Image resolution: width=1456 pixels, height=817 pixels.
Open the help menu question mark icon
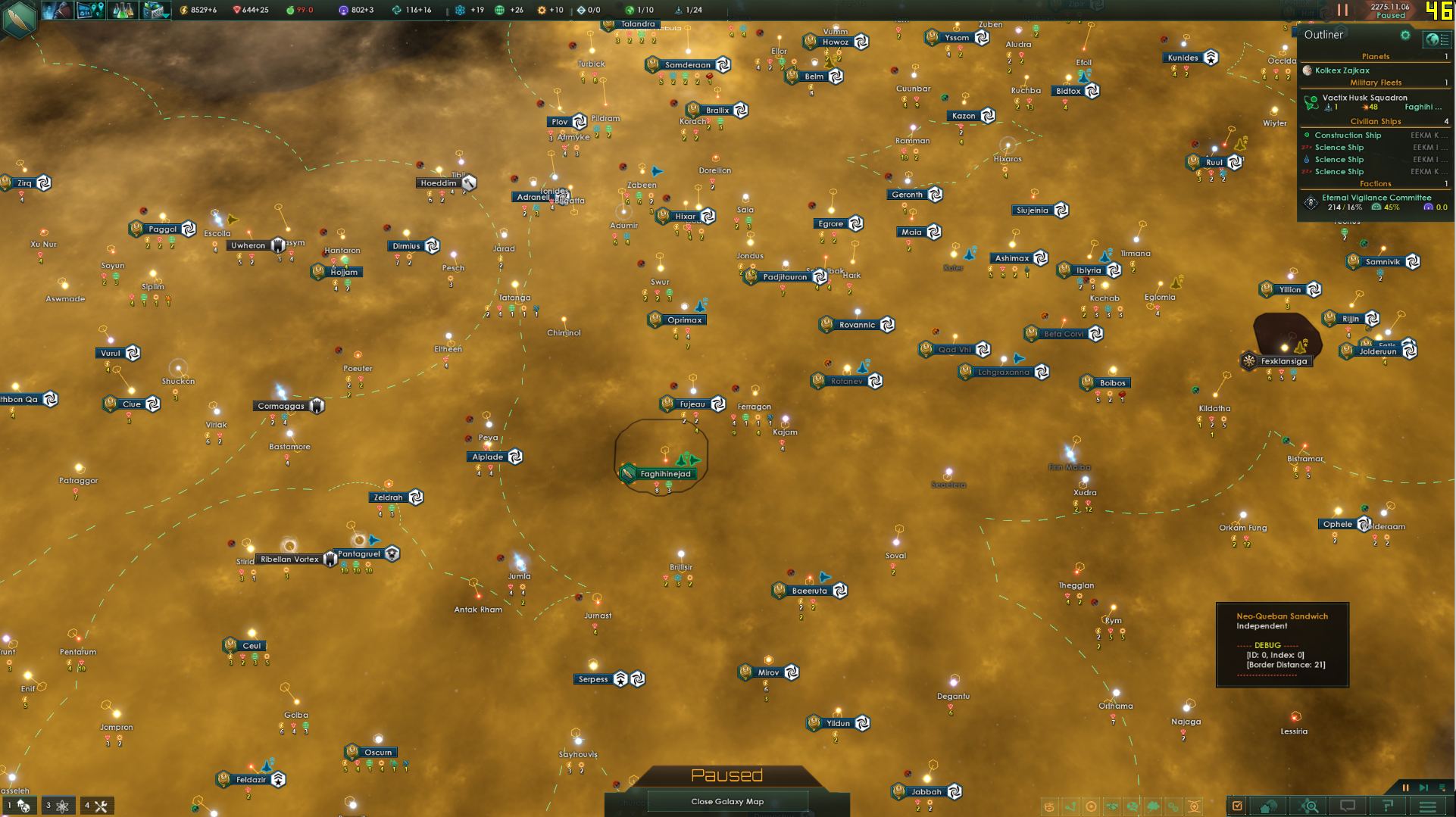(x=1389, y=806)
